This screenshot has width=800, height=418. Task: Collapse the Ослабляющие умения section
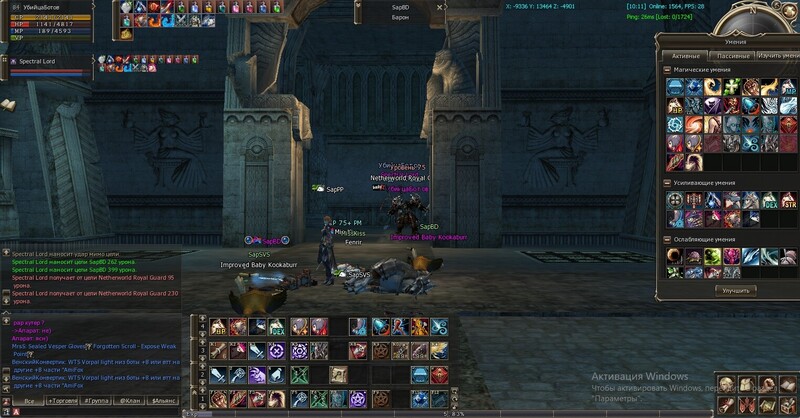(x=667, y=240)
